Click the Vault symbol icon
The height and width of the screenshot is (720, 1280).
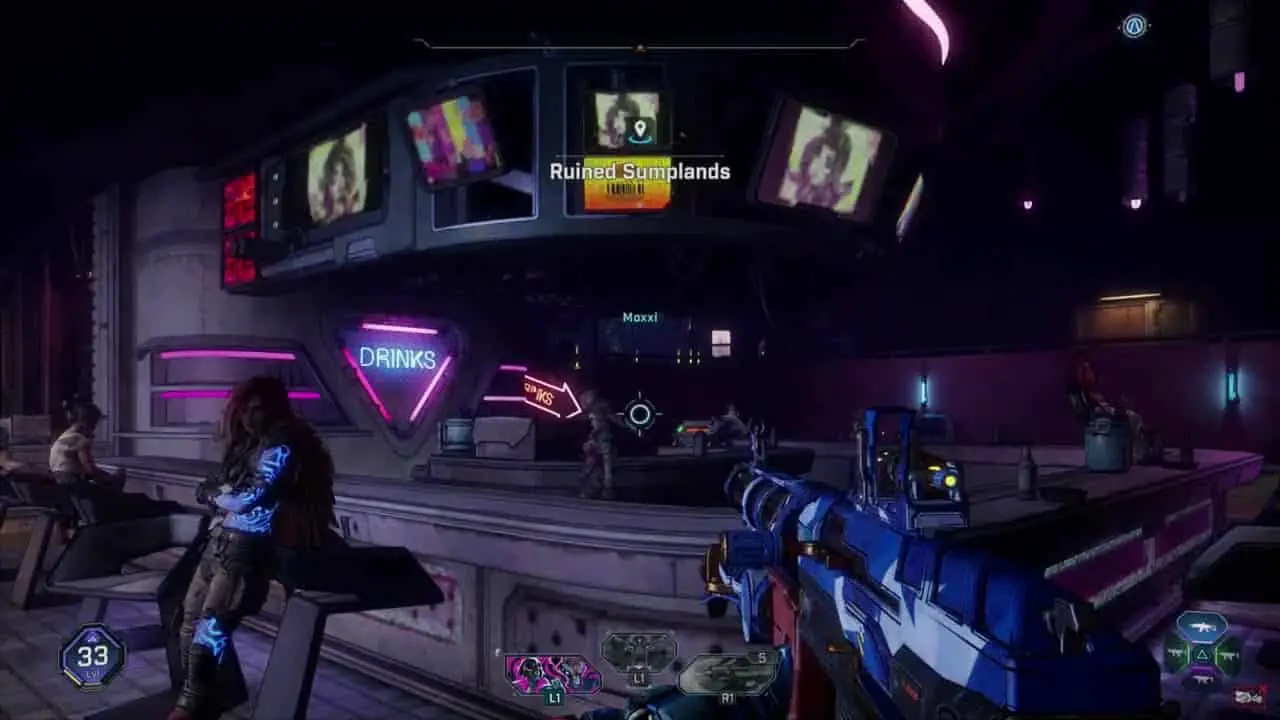point(1133,25)
